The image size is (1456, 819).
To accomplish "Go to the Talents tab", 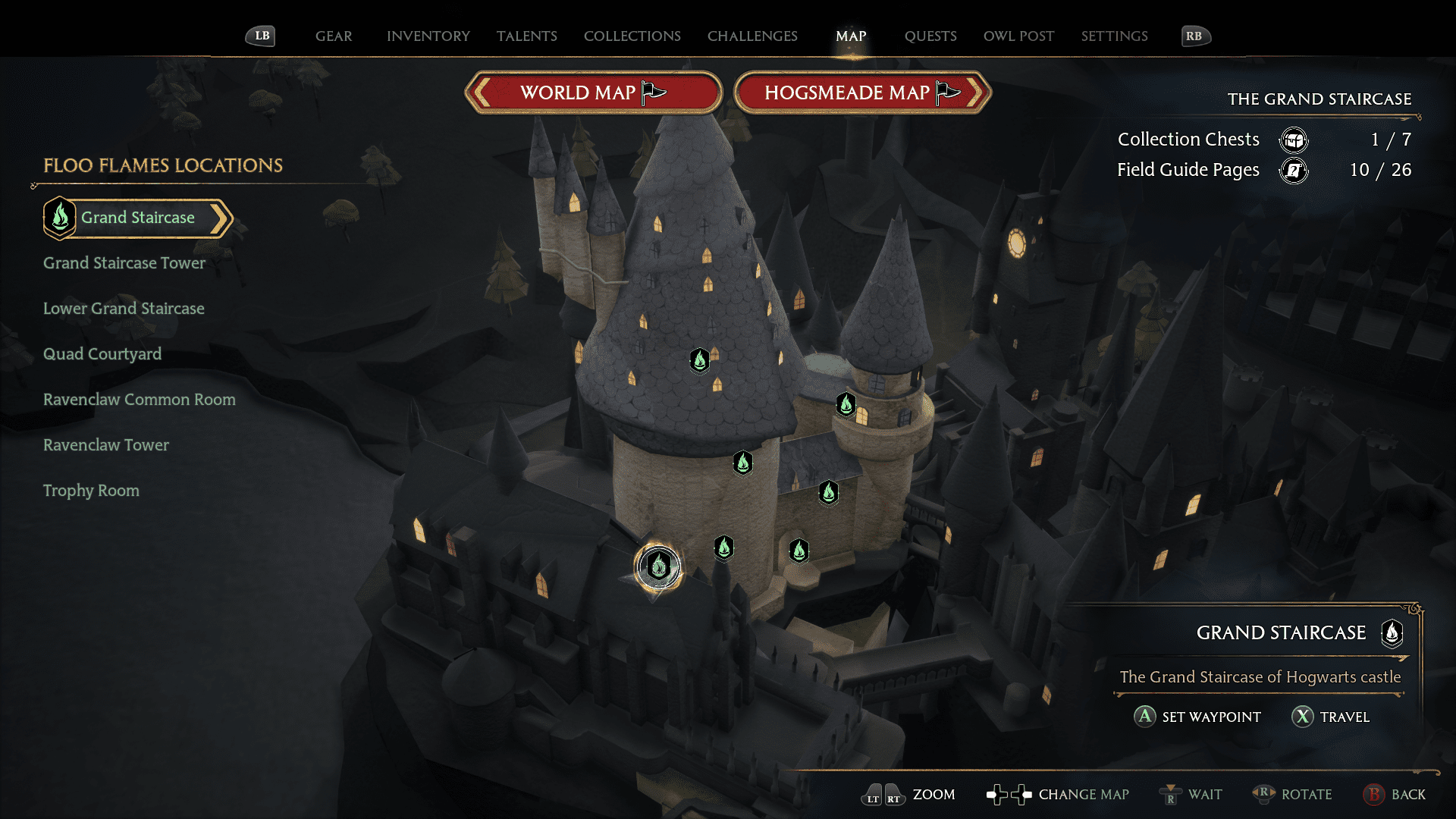I will (x=526, y=36).
